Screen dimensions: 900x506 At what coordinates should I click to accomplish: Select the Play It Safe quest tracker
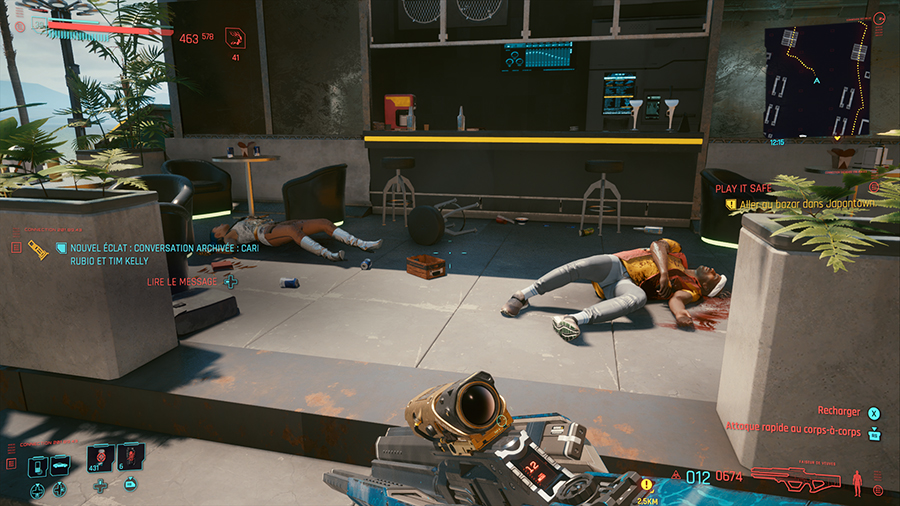click(744, 187)
